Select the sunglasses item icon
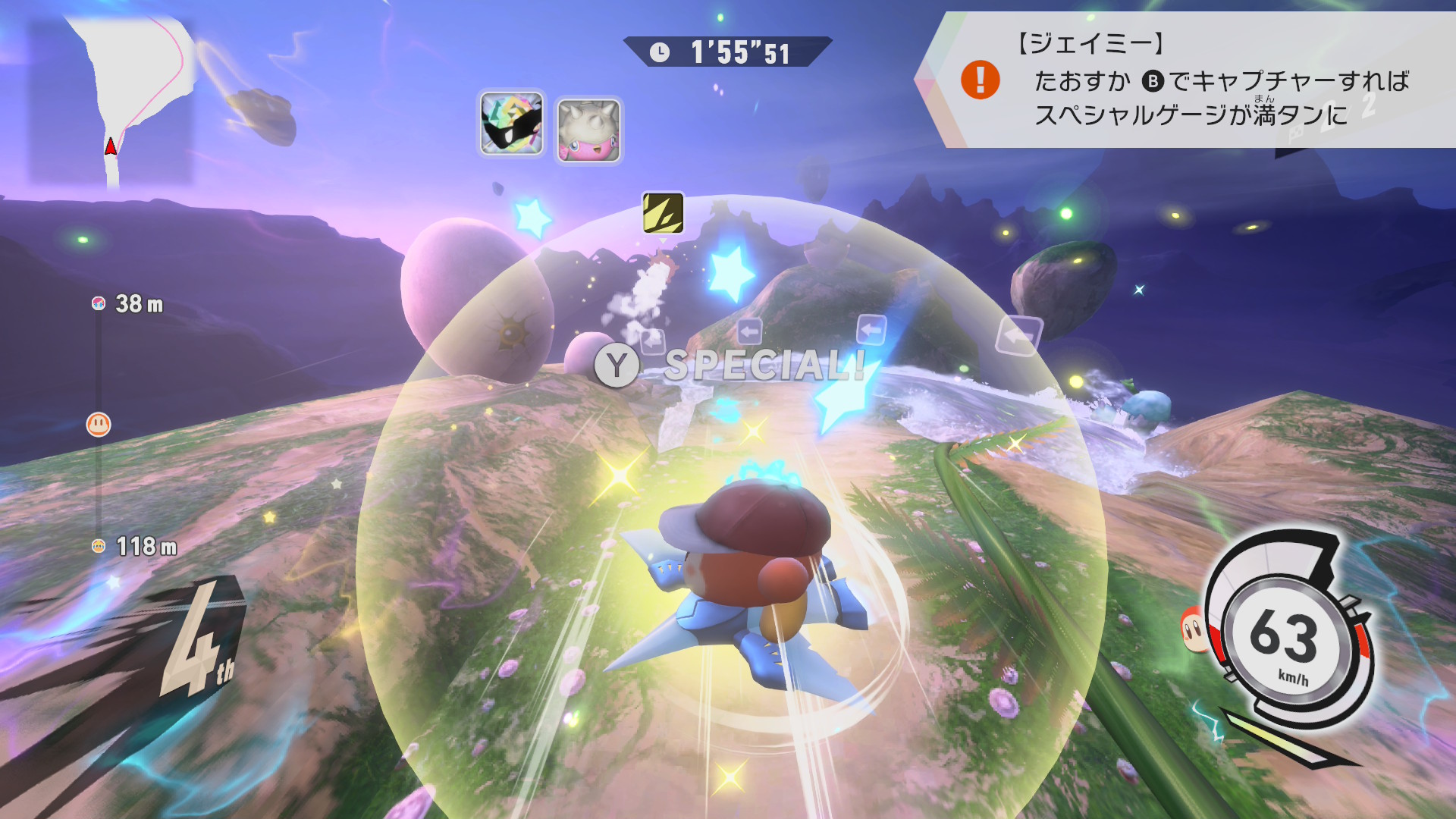Screen dimensions: 1456x819 click(512, 123)
